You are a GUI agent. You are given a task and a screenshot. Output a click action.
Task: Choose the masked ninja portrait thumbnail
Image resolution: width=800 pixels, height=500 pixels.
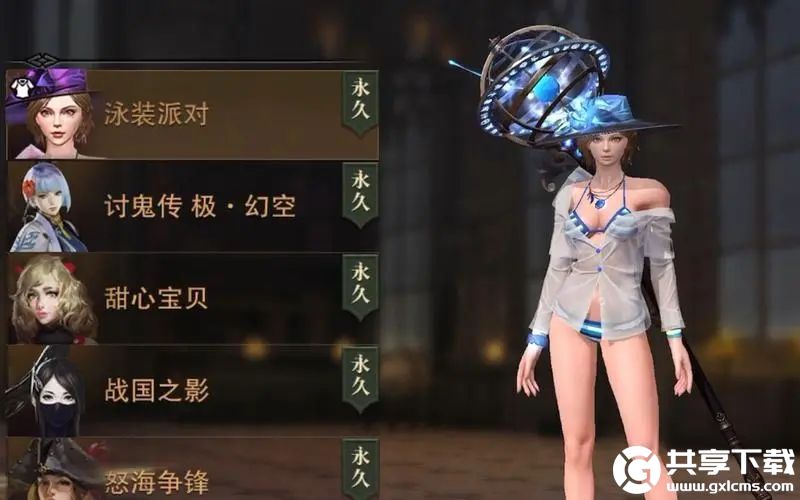48,392
